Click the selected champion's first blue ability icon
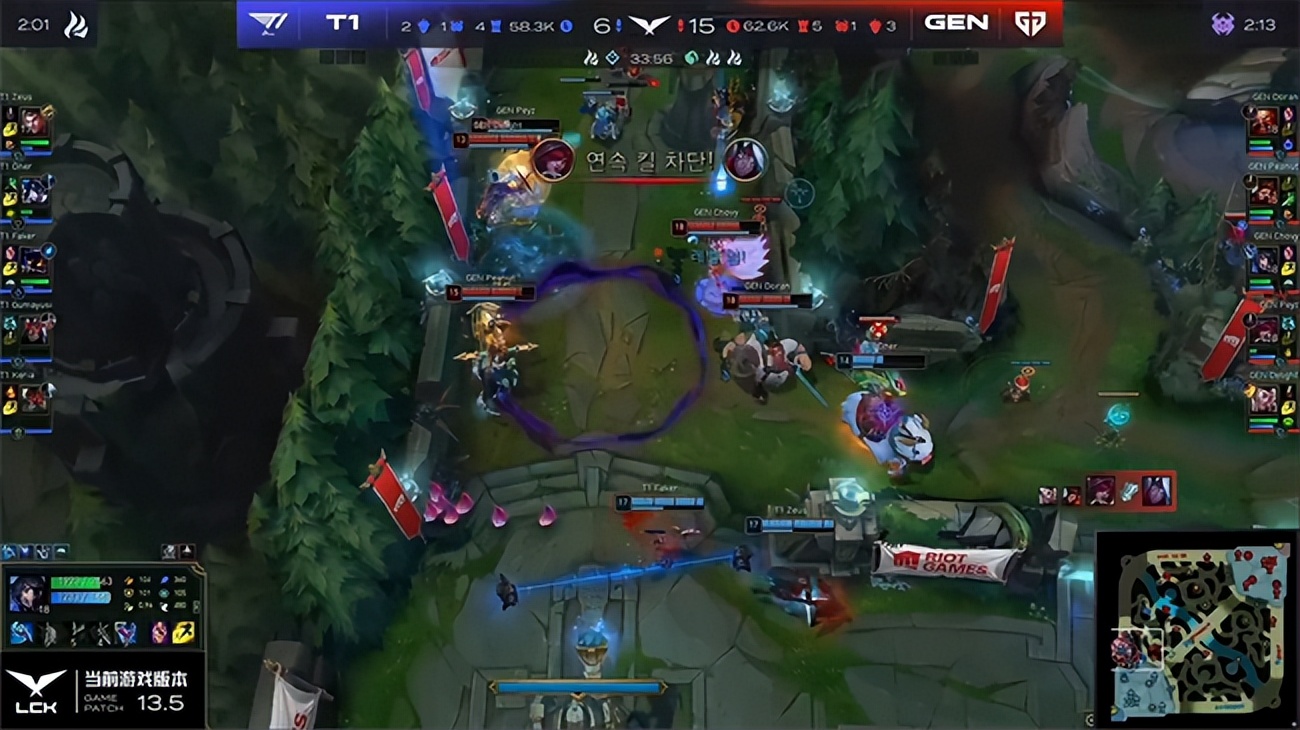 coord(21,632)
